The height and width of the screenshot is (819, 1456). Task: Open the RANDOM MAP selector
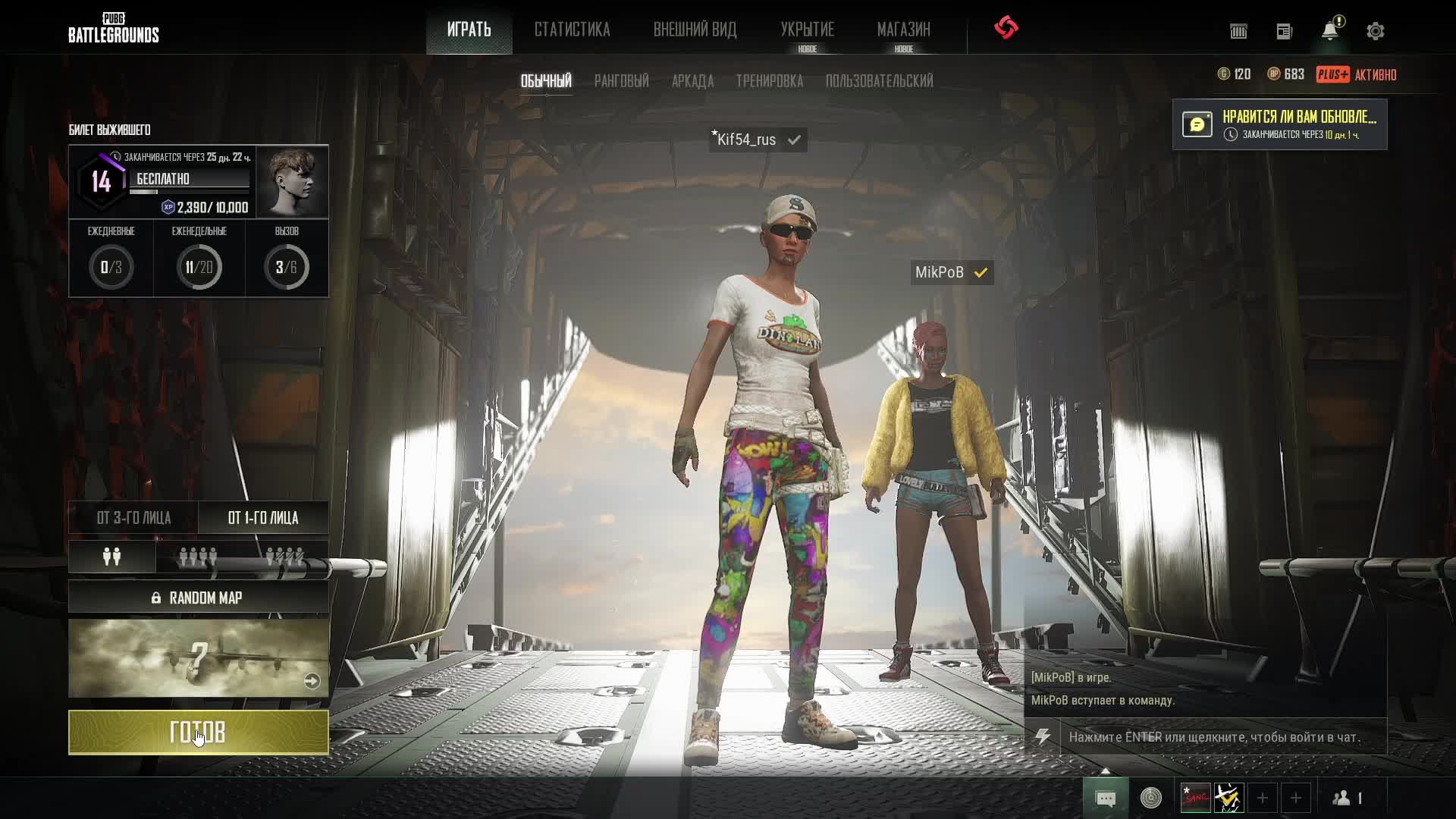click(199, 597)
